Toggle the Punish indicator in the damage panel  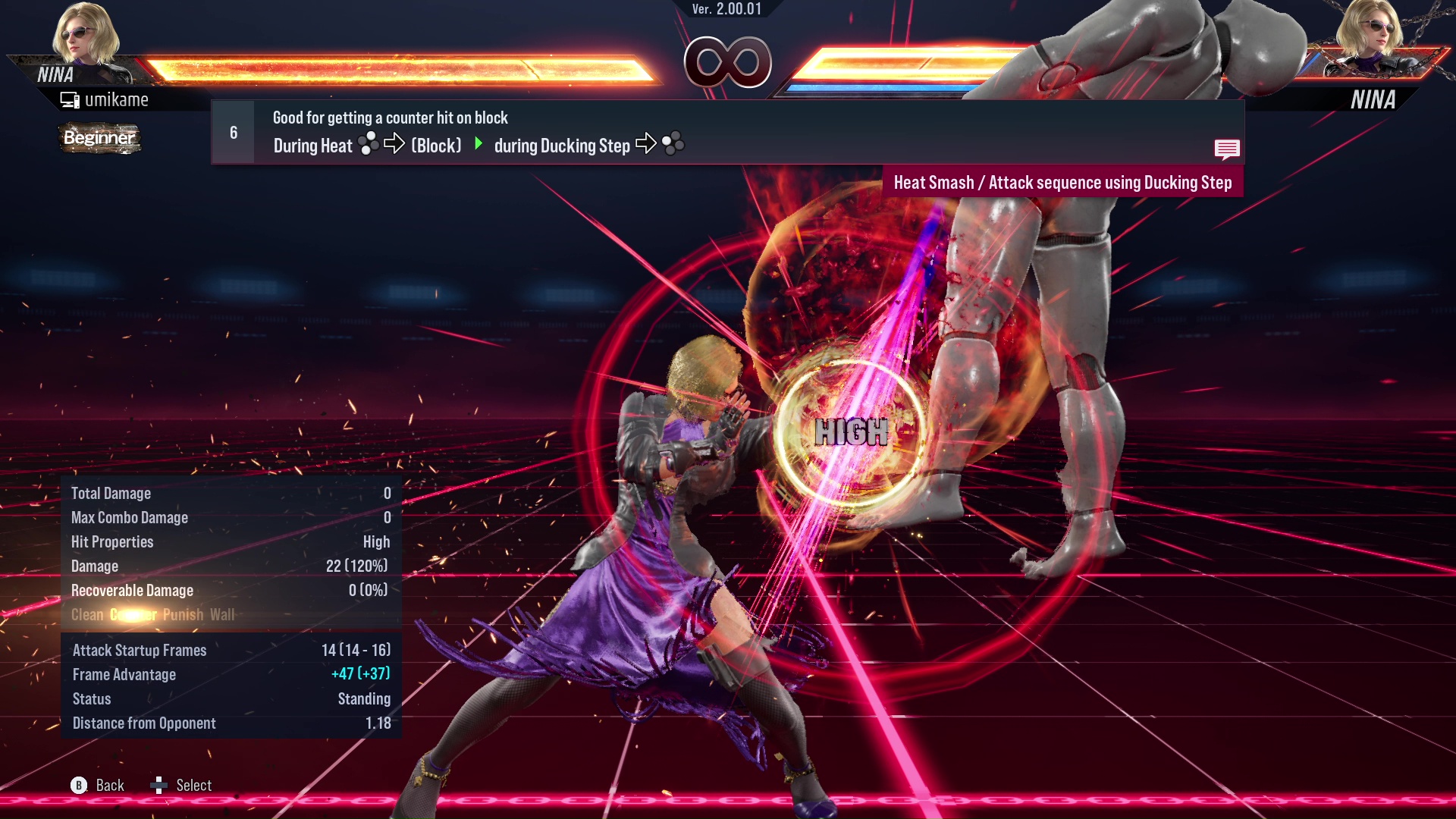coord(184,615)
